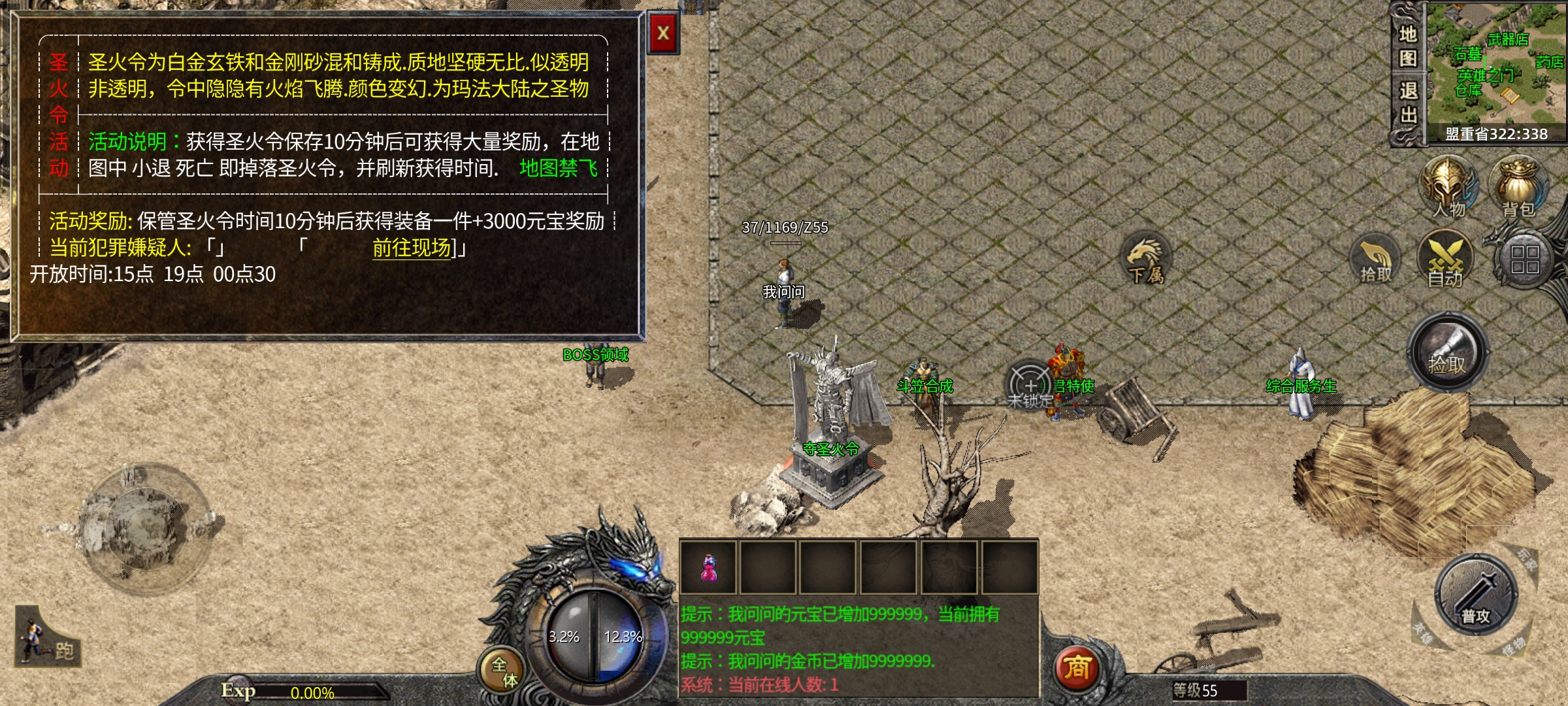1568x706 pixels.
Task: Open the 背包 bag
Action: [1518, 186]
